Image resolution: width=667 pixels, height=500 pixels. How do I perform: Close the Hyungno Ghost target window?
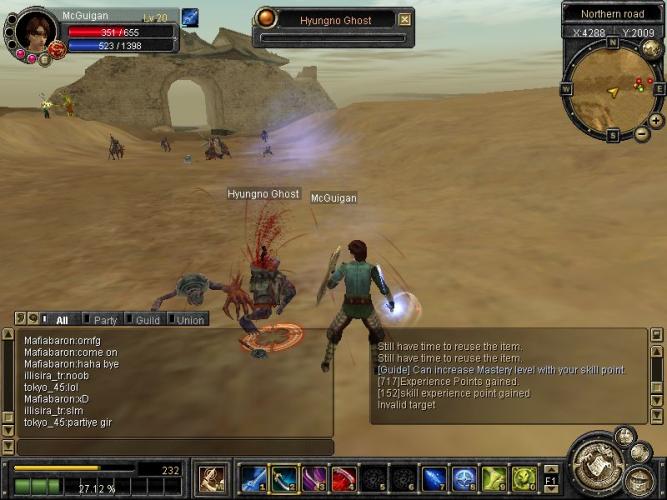(x=404, y=19)
